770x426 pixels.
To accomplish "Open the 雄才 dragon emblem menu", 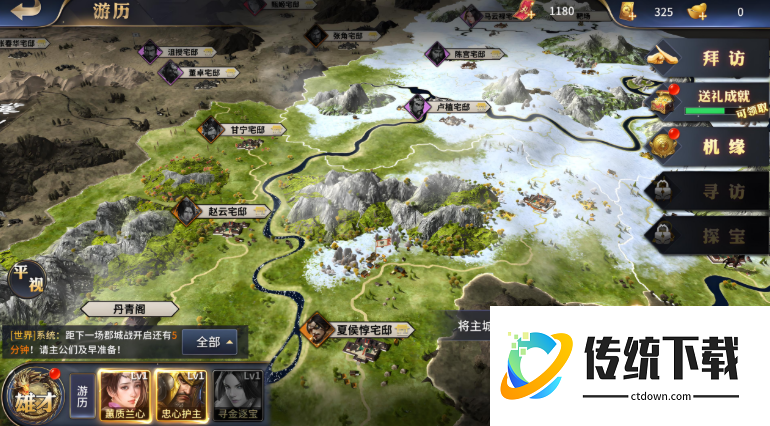I will pyautogui.click(x=30, y=395).
